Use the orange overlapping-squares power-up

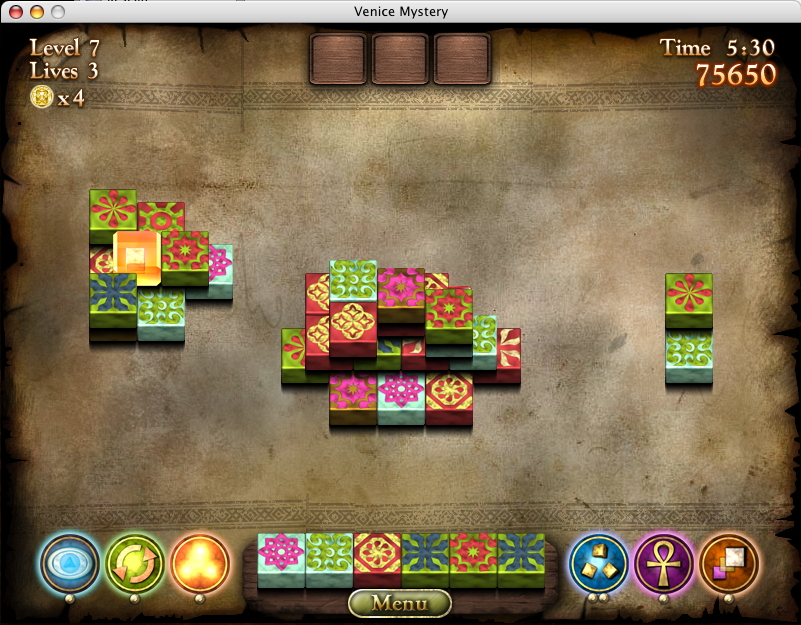[x=729, y=563]
